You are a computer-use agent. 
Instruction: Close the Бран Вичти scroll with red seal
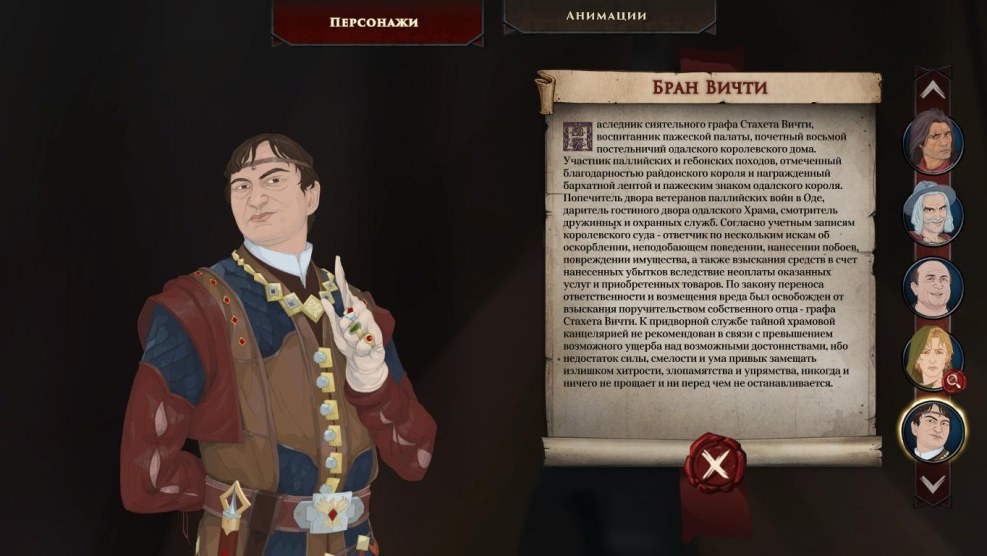714,463
